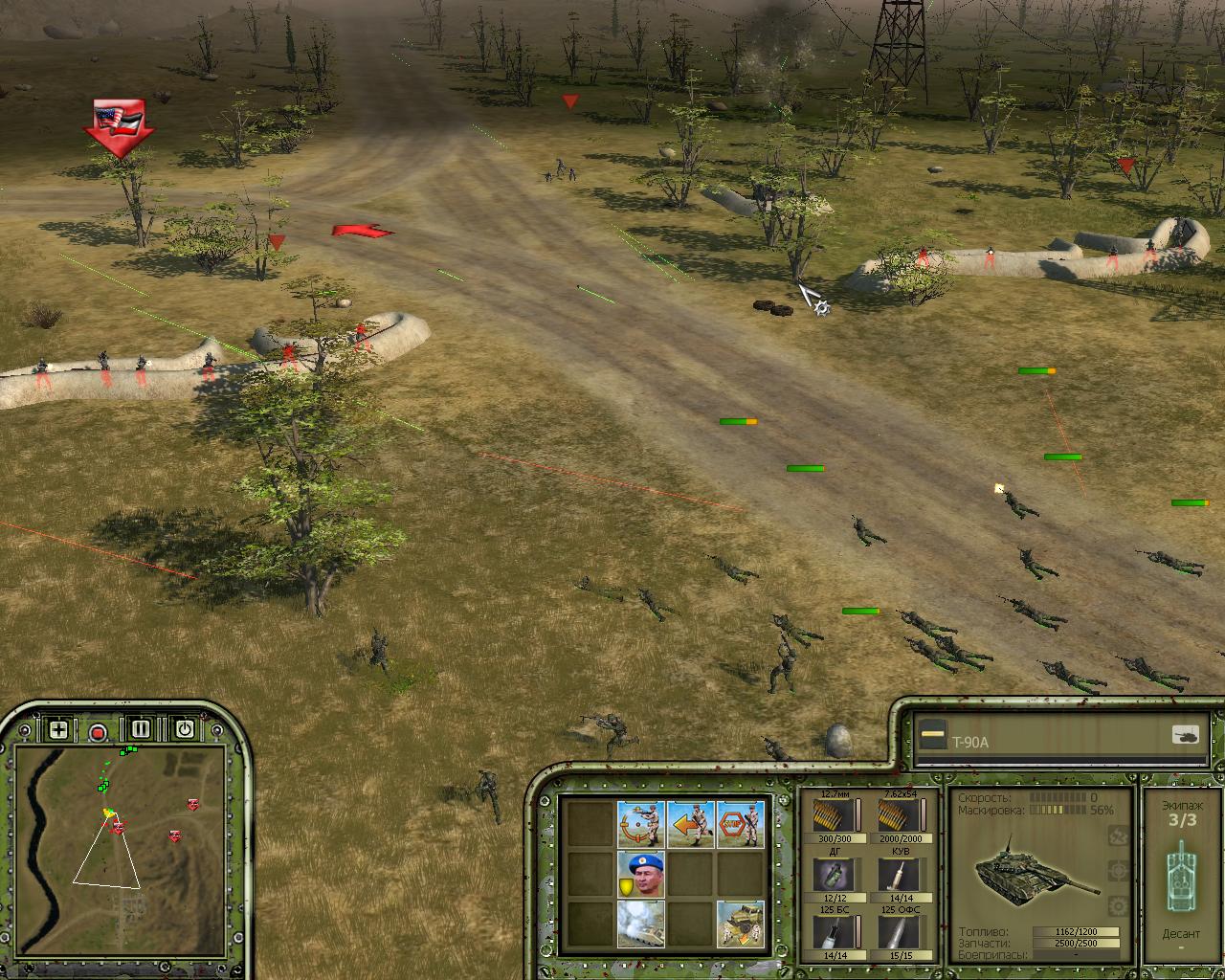Open the power menu button
Viewport: 1225px width, 980px height.
(x=184, y=729)
